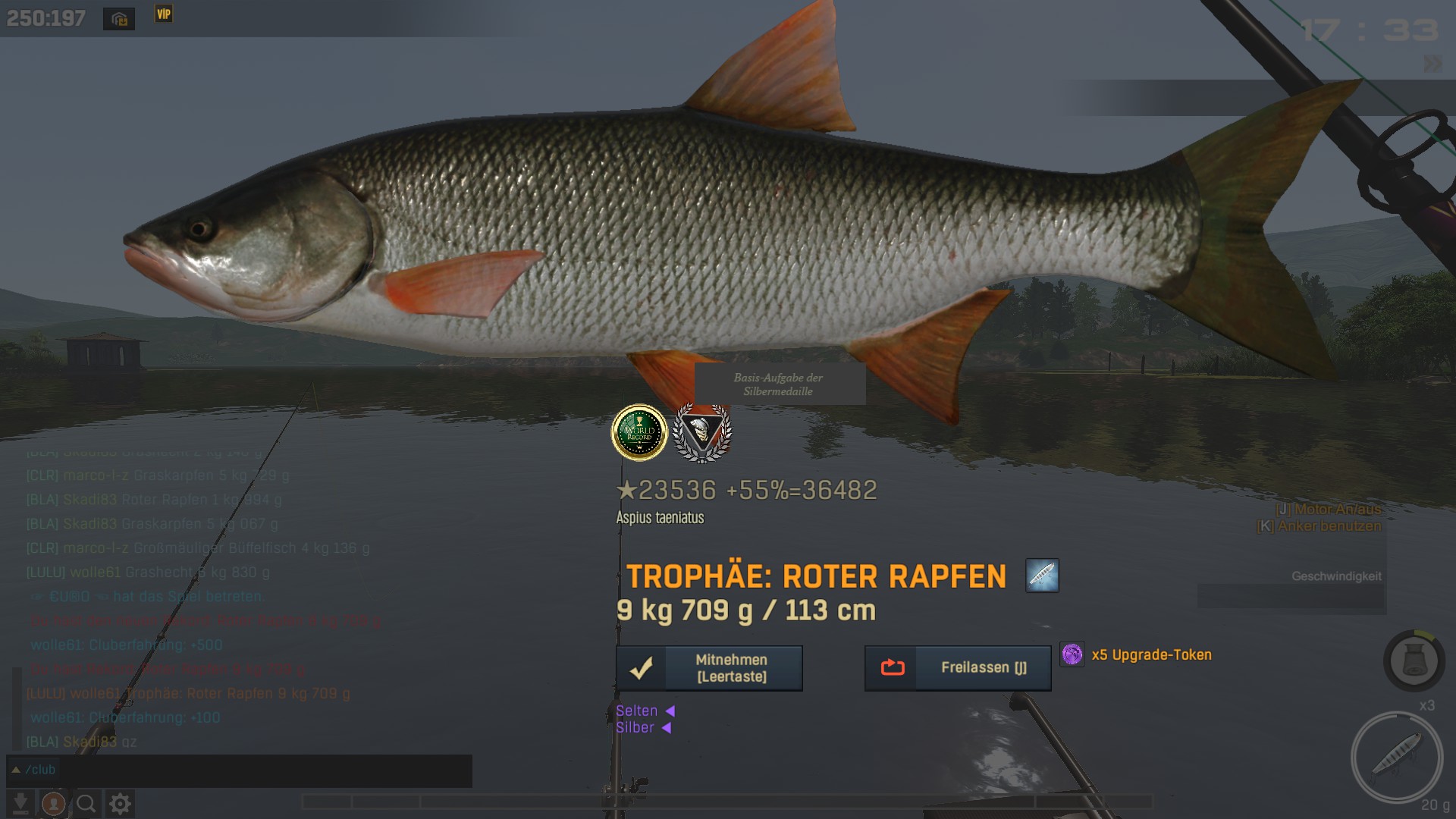Screen dimensions: 1456x819
Task: Expand the double-arrow panel under the clock
Action: (1432, 64)
